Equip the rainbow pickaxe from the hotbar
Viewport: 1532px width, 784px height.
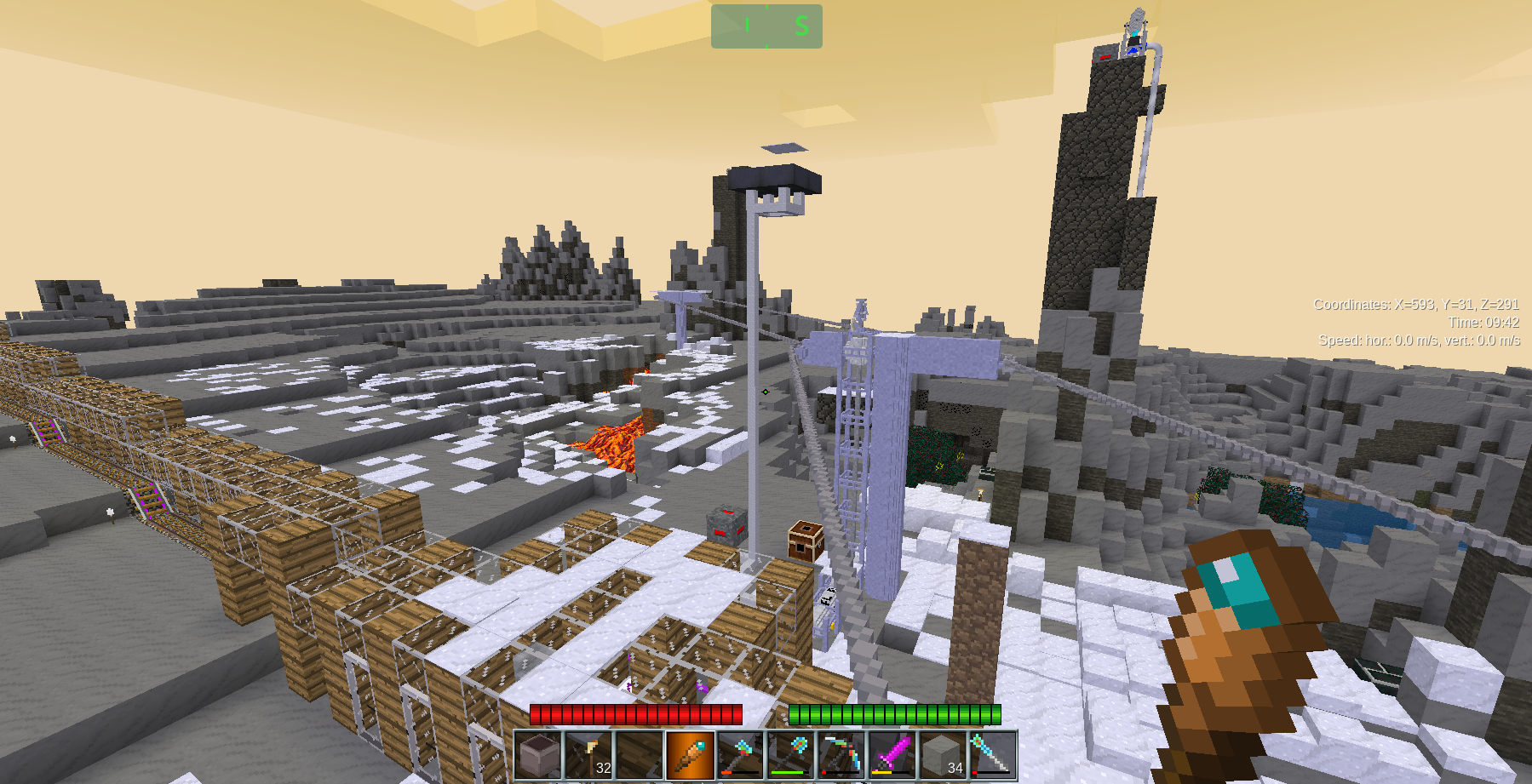click(841, 755)
